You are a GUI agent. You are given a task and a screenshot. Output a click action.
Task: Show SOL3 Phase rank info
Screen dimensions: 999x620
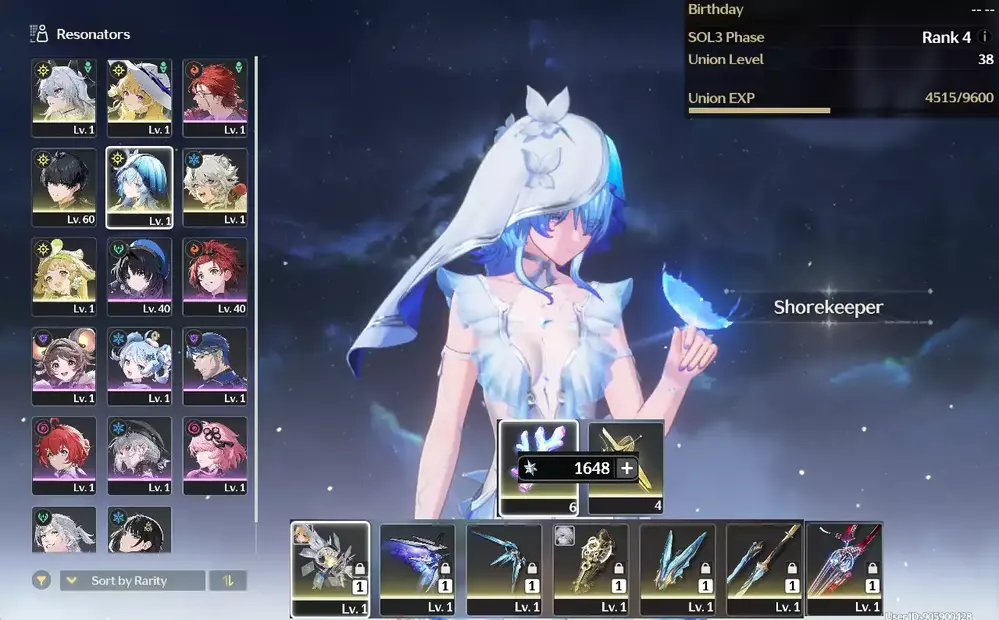pyautogui.click(x=984, y=37)
